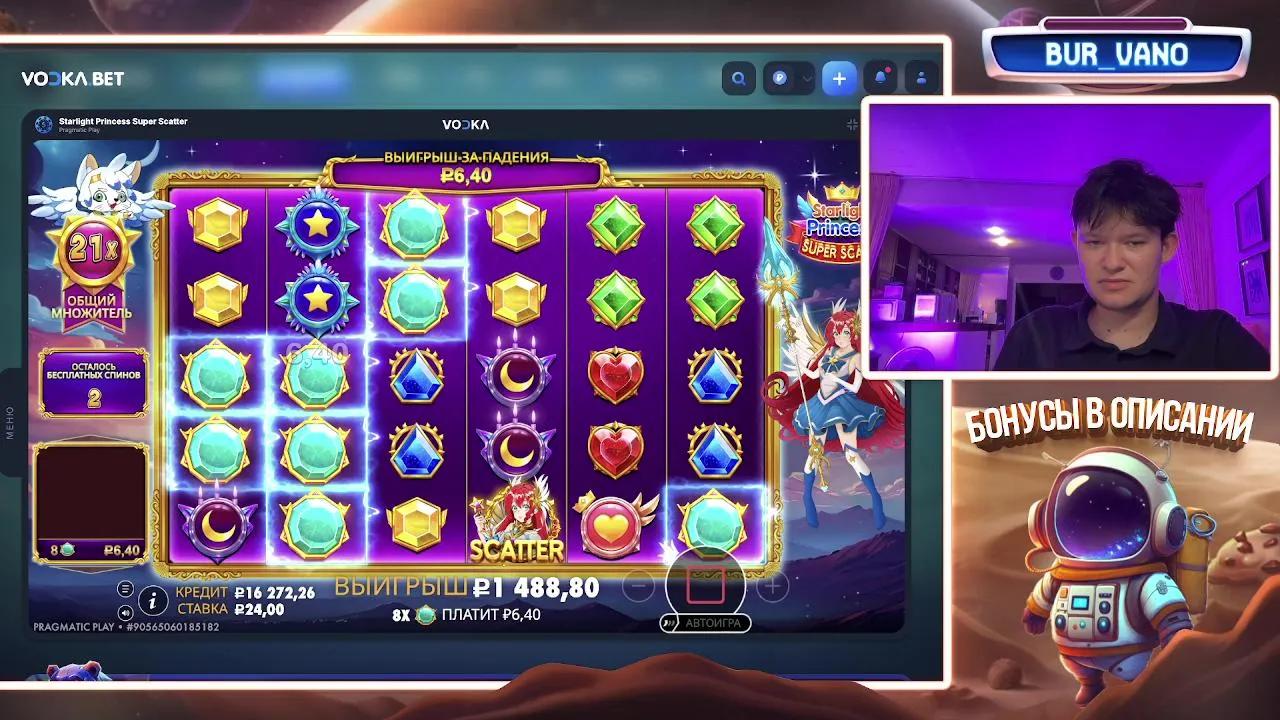Mute the game sound via the speaker icon

coord(125,611)
